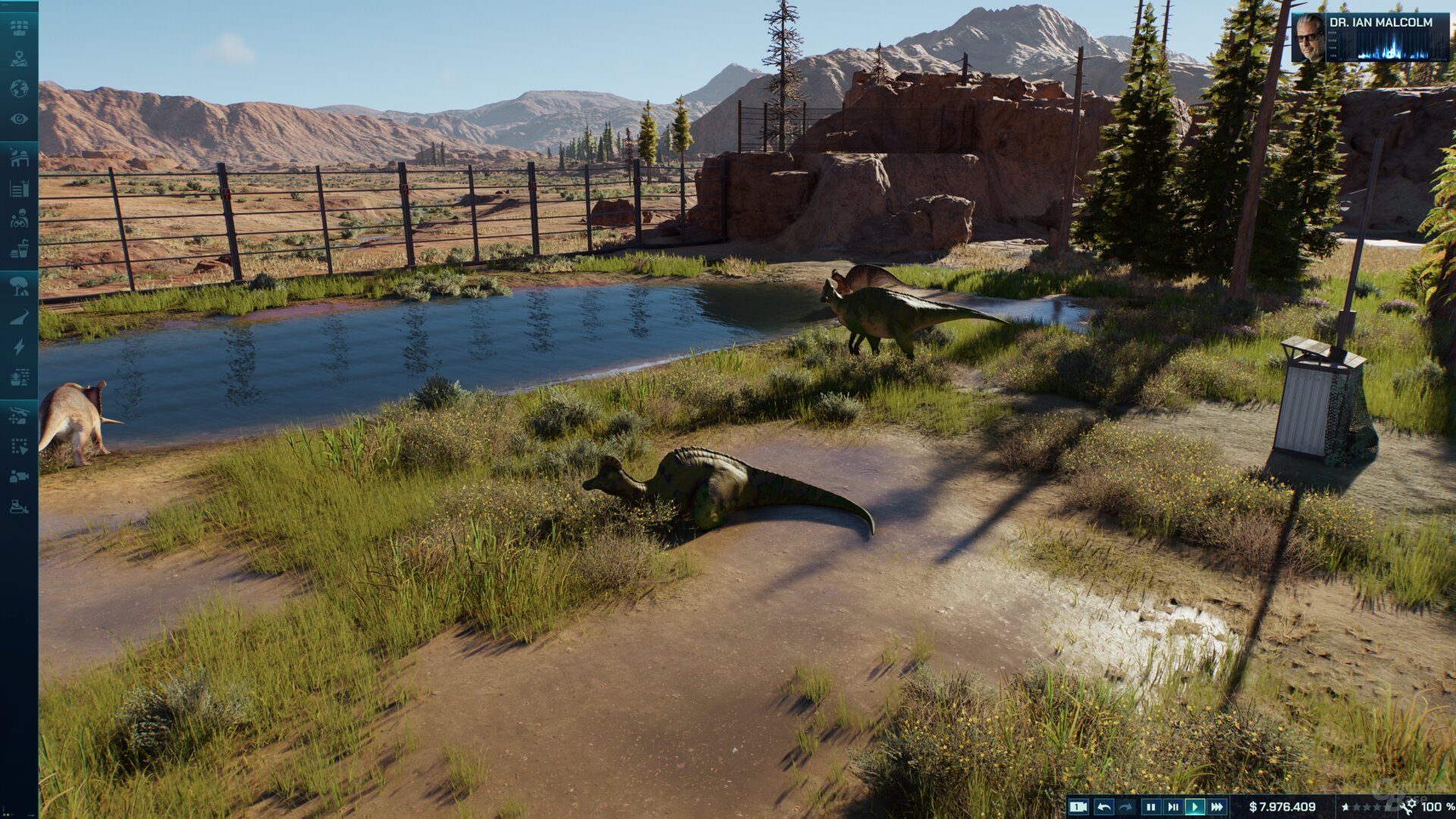Open the operations buildings menu
This screenshot has width=1456, height=819.
[19, 158]
